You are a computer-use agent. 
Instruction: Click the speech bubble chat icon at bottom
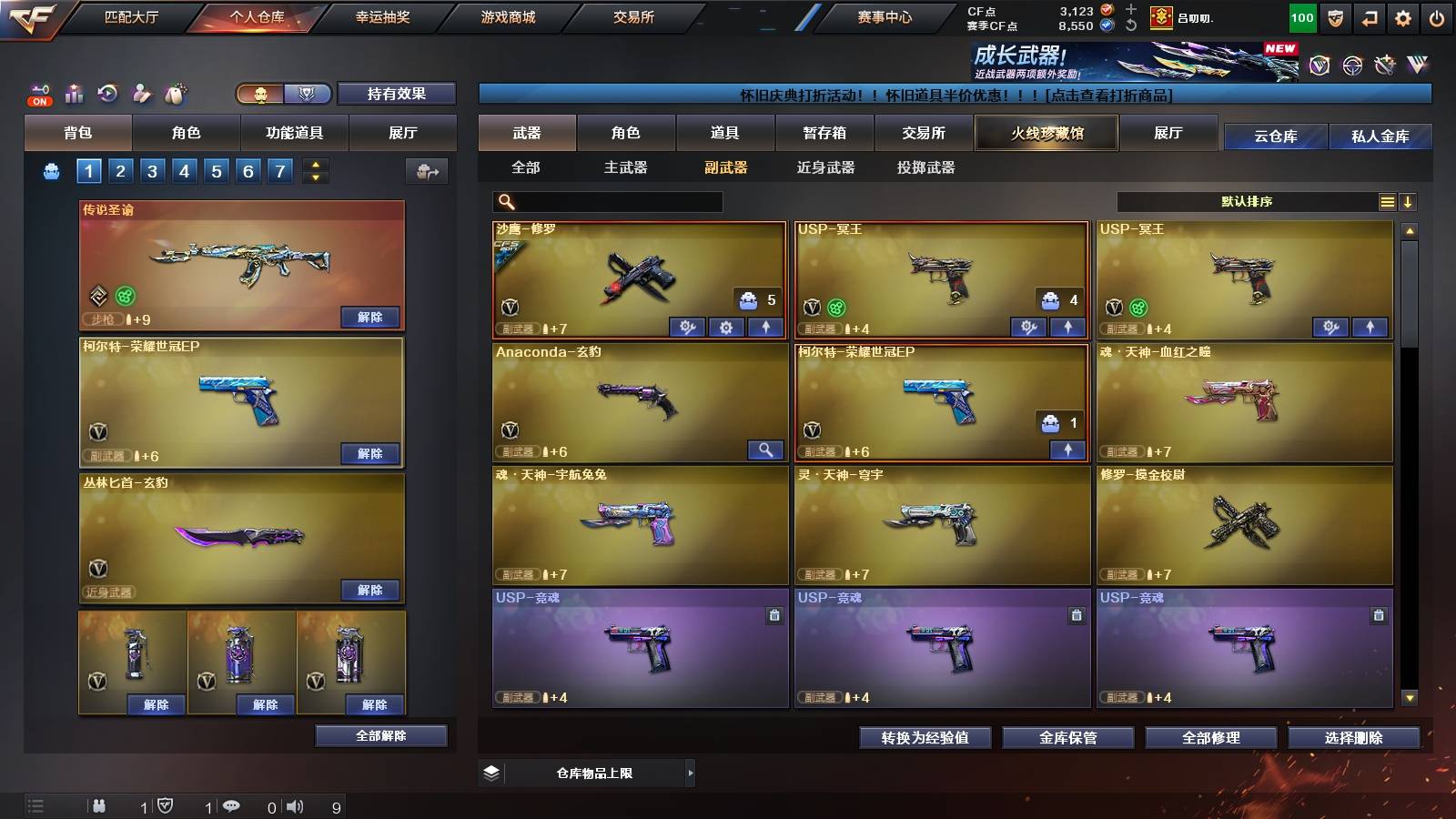click(x=233, y=805)
